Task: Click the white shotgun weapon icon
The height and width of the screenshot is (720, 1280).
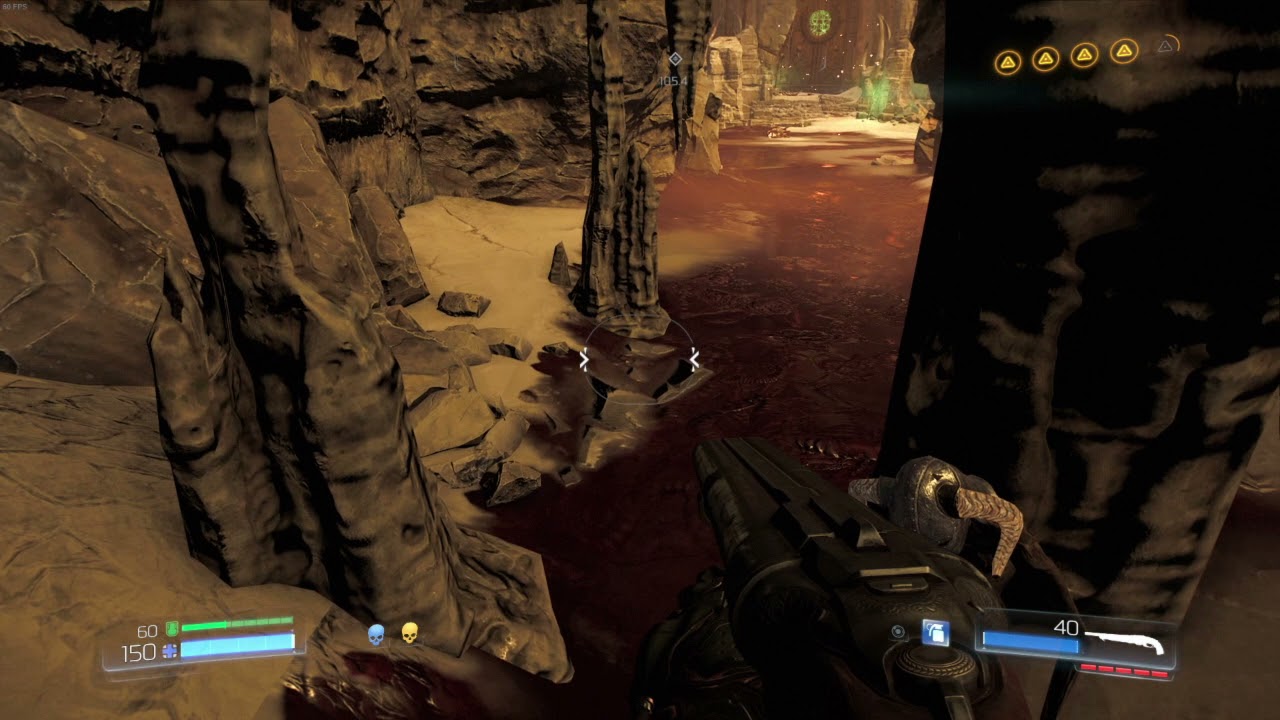Action: pyautogui.click(x=1124, y=640)
